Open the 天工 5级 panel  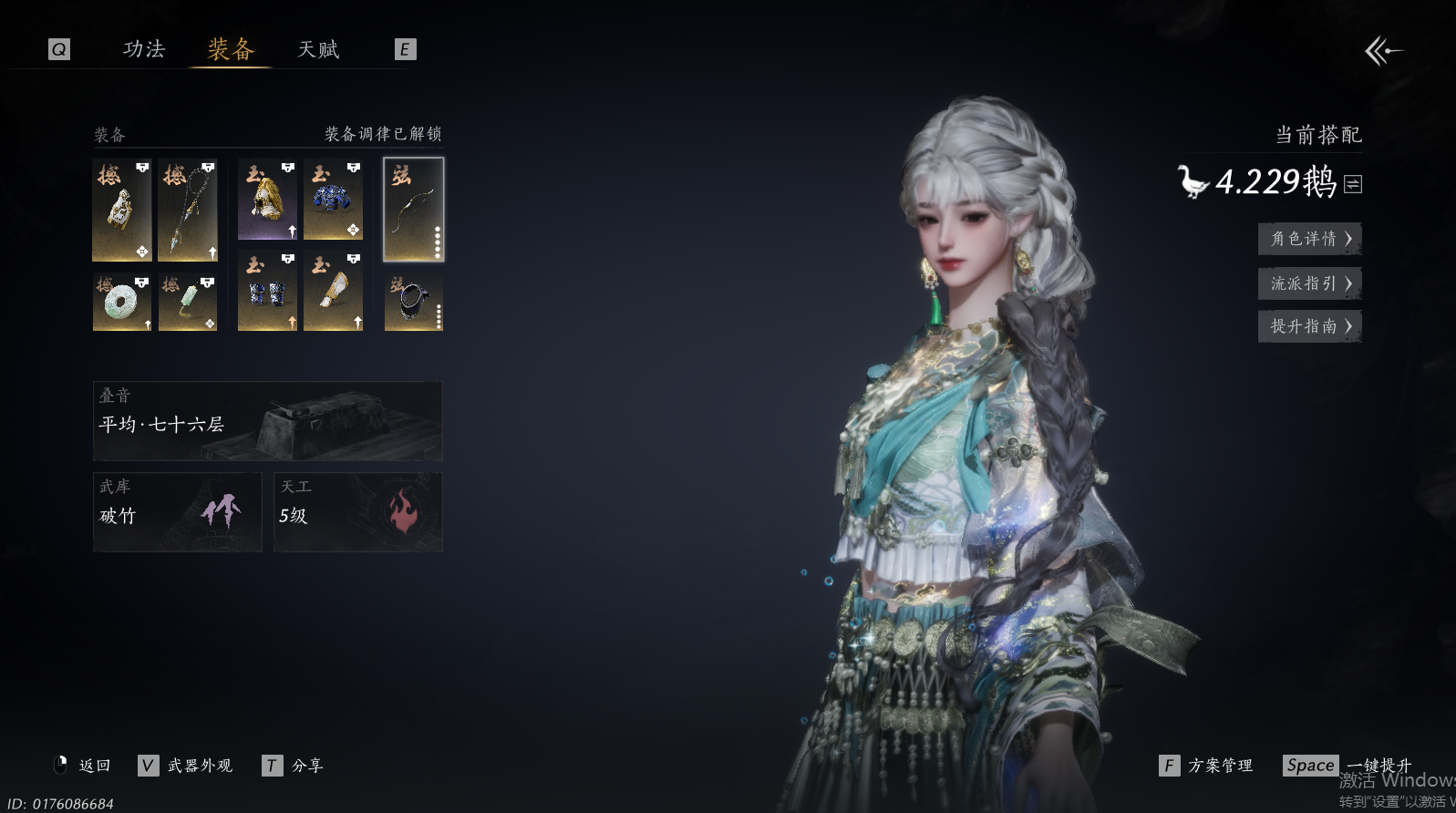[x=357, y=511]
